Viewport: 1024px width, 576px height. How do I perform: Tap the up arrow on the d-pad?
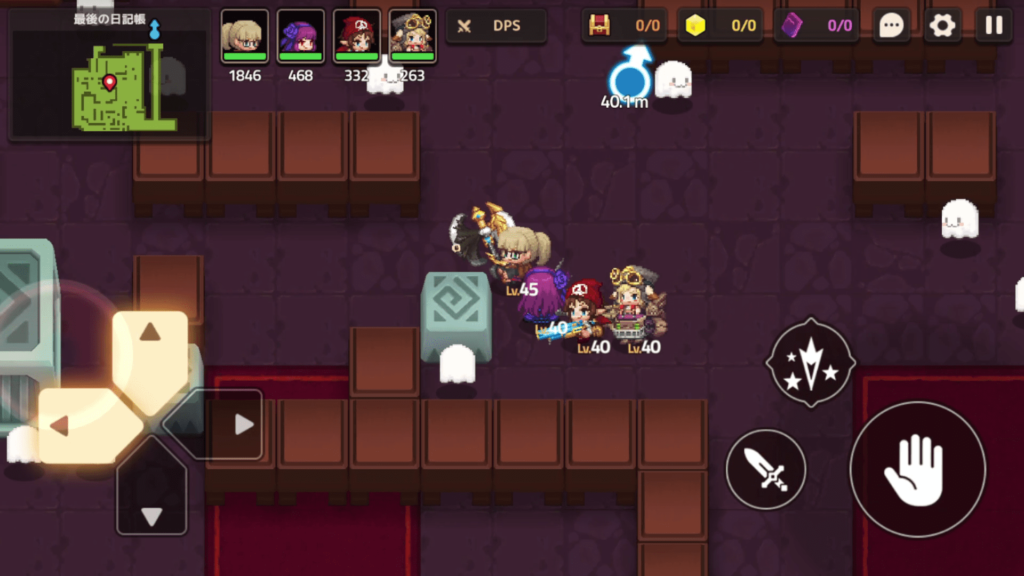(150, 346)
